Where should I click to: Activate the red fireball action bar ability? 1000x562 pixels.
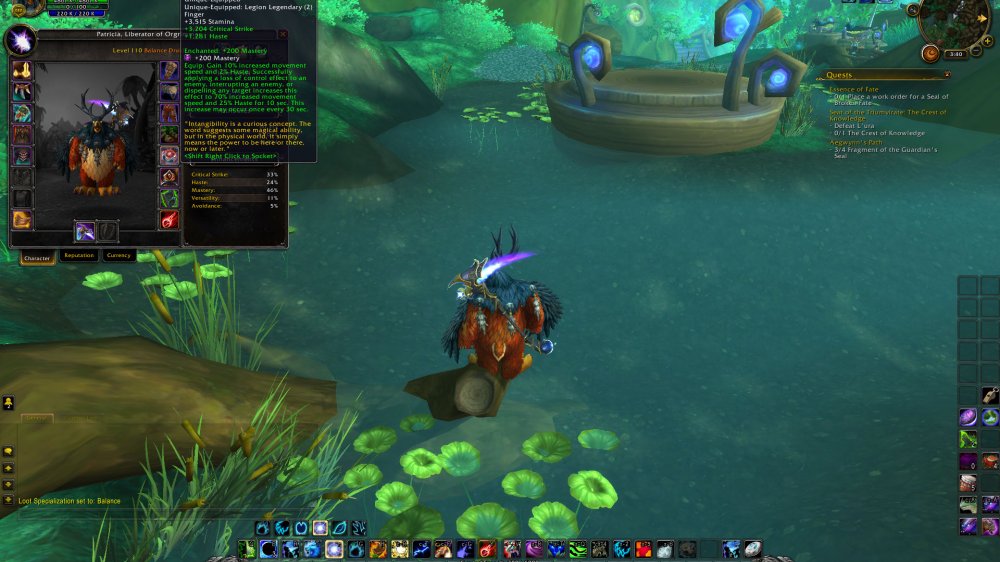pyautogui.click(x=487, y=549)
